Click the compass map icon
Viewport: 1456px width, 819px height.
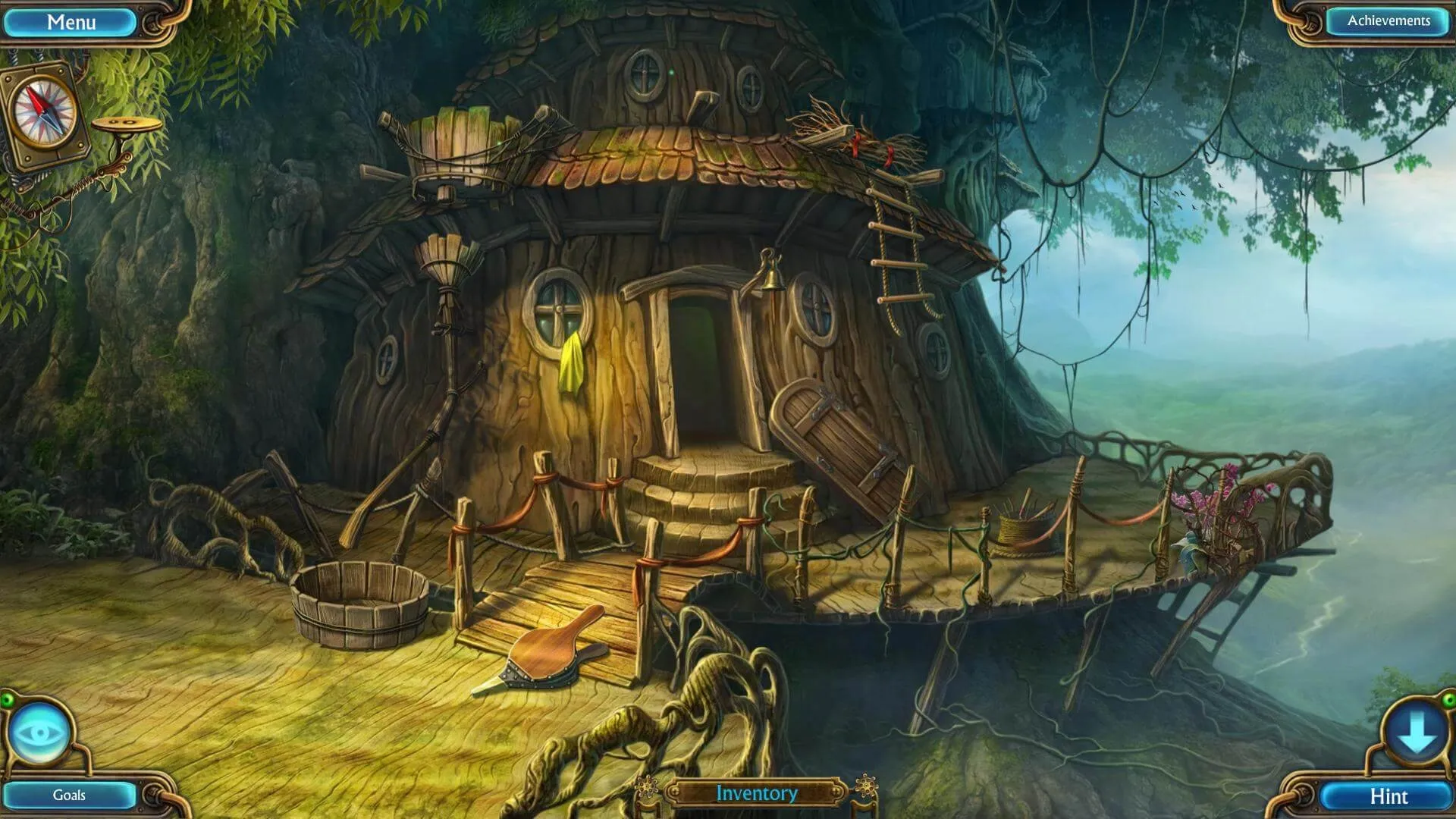(45, 114)
